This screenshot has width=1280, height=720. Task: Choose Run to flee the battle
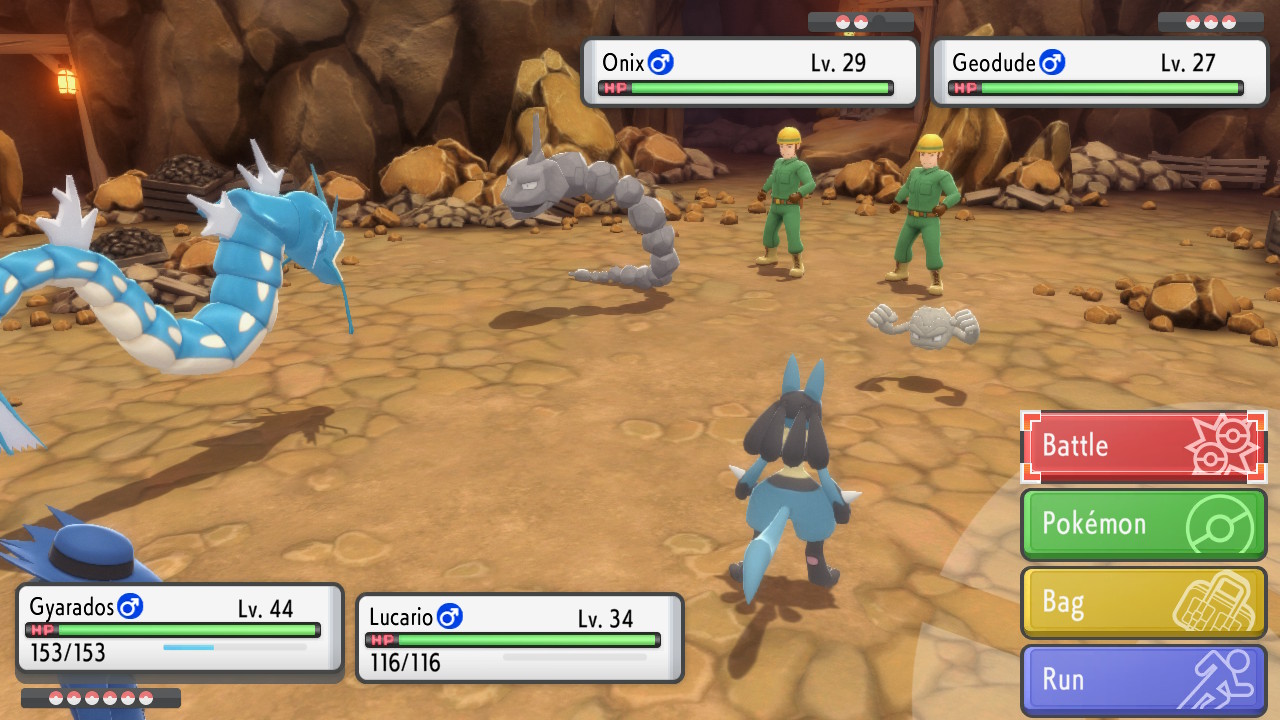pyautogui.click(x=1143, y=680)
